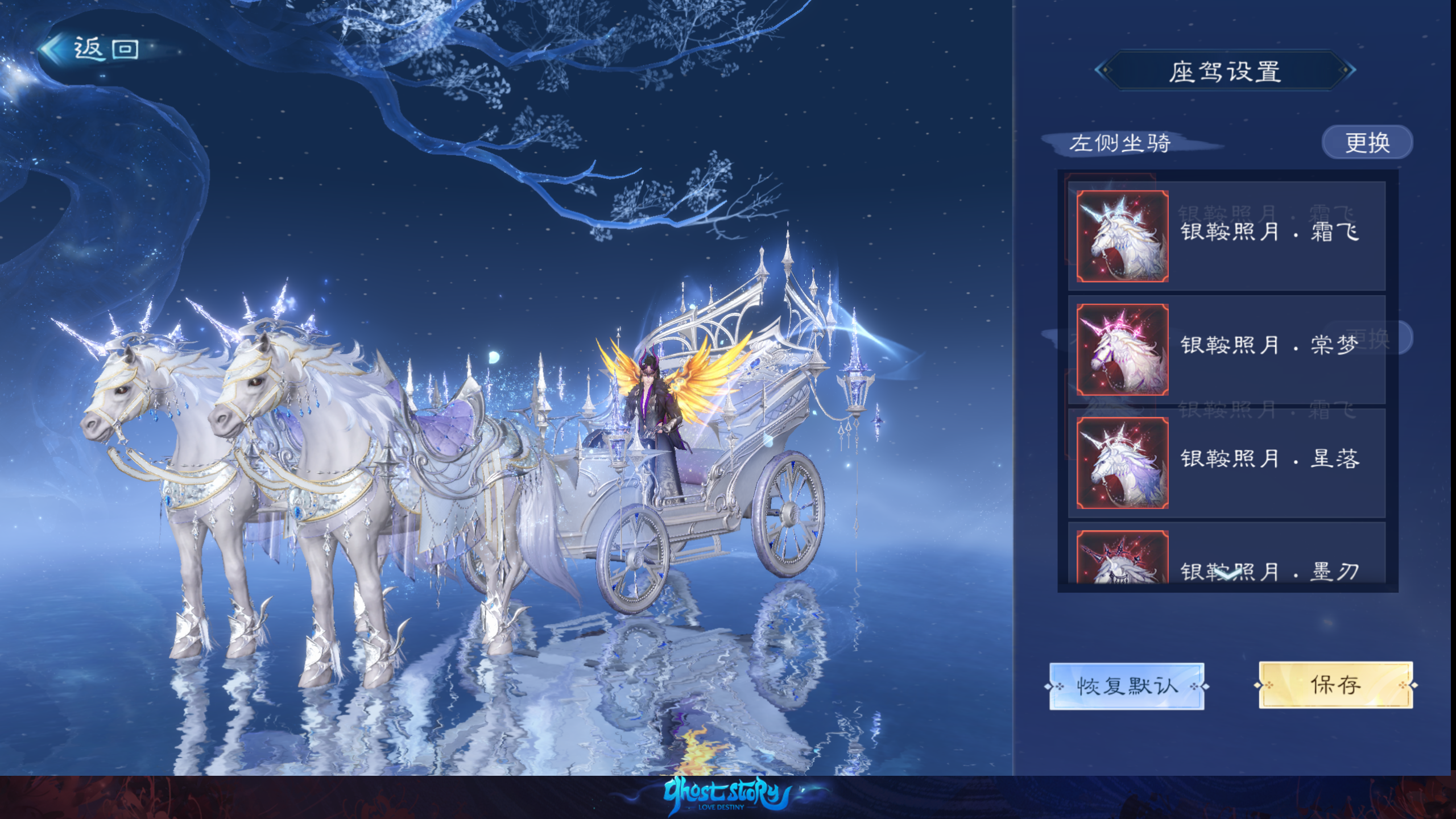Save settings with the 保存 button
The height and width of the screenshot is (819, 1456).
point(1335,685)
